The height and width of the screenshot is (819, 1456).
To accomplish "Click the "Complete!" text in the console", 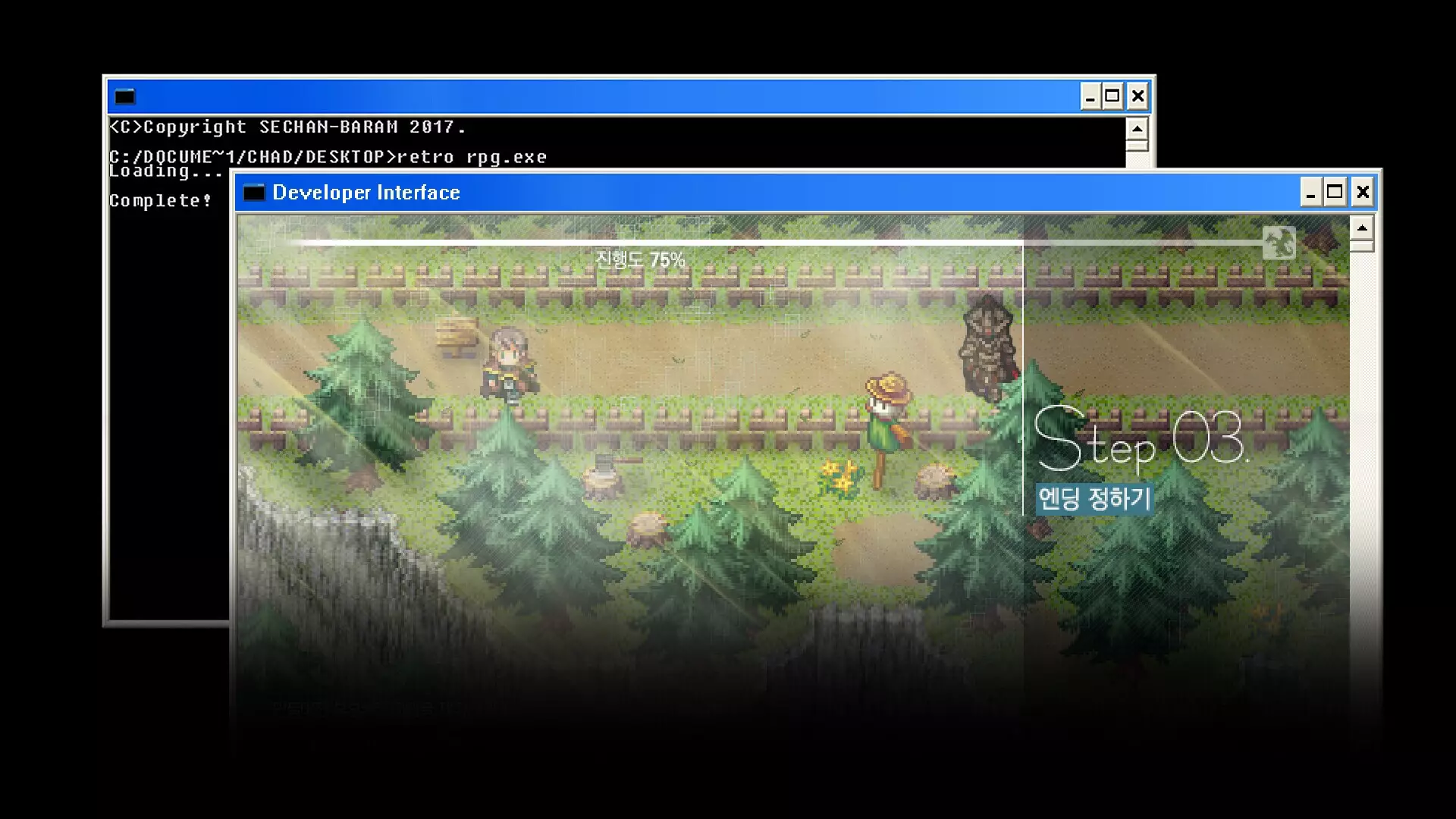I will pyautogui.click(x=161, y=201).
